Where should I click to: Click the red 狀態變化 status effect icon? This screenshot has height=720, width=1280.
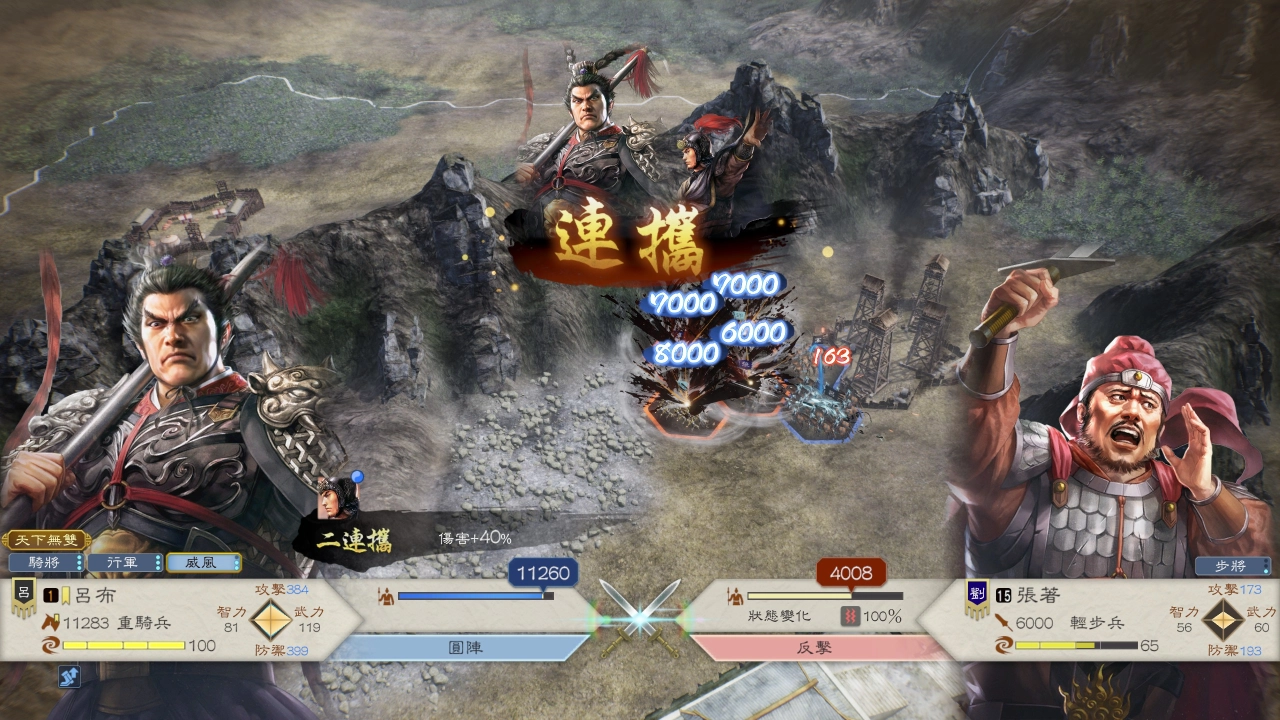tap(850, 617)
